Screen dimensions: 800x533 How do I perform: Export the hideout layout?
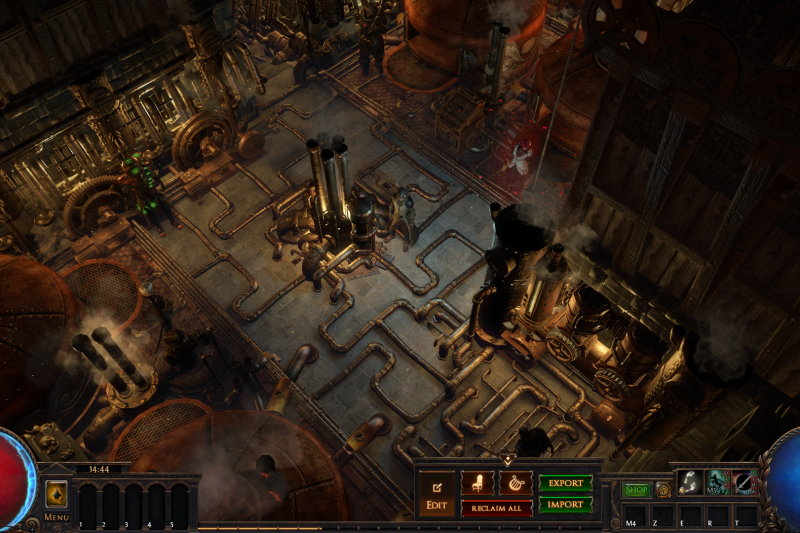(x=565, y=482)
